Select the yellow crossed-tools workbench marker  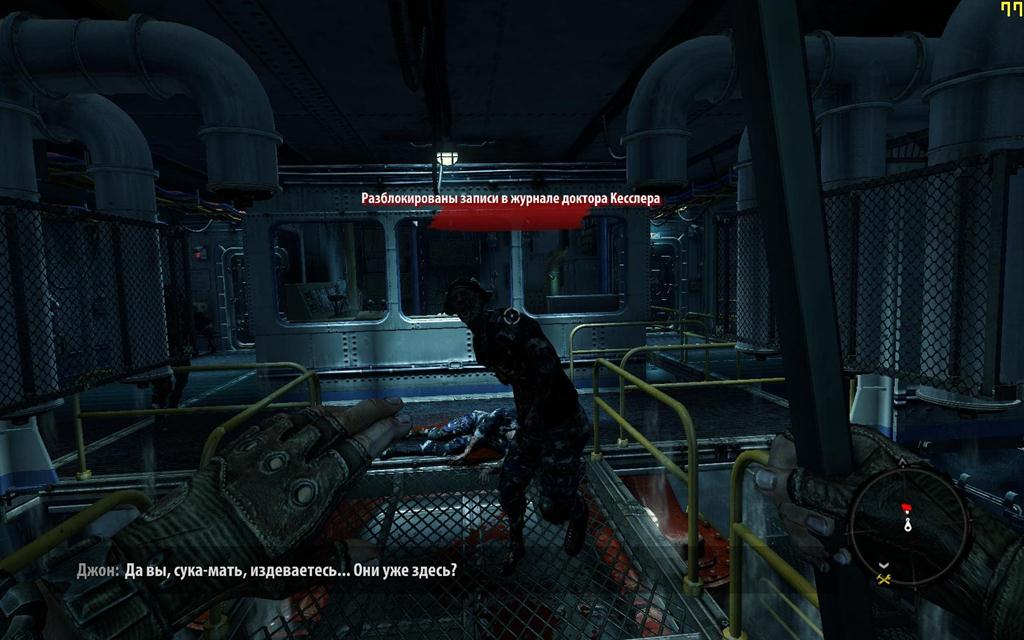coord(883,578)
